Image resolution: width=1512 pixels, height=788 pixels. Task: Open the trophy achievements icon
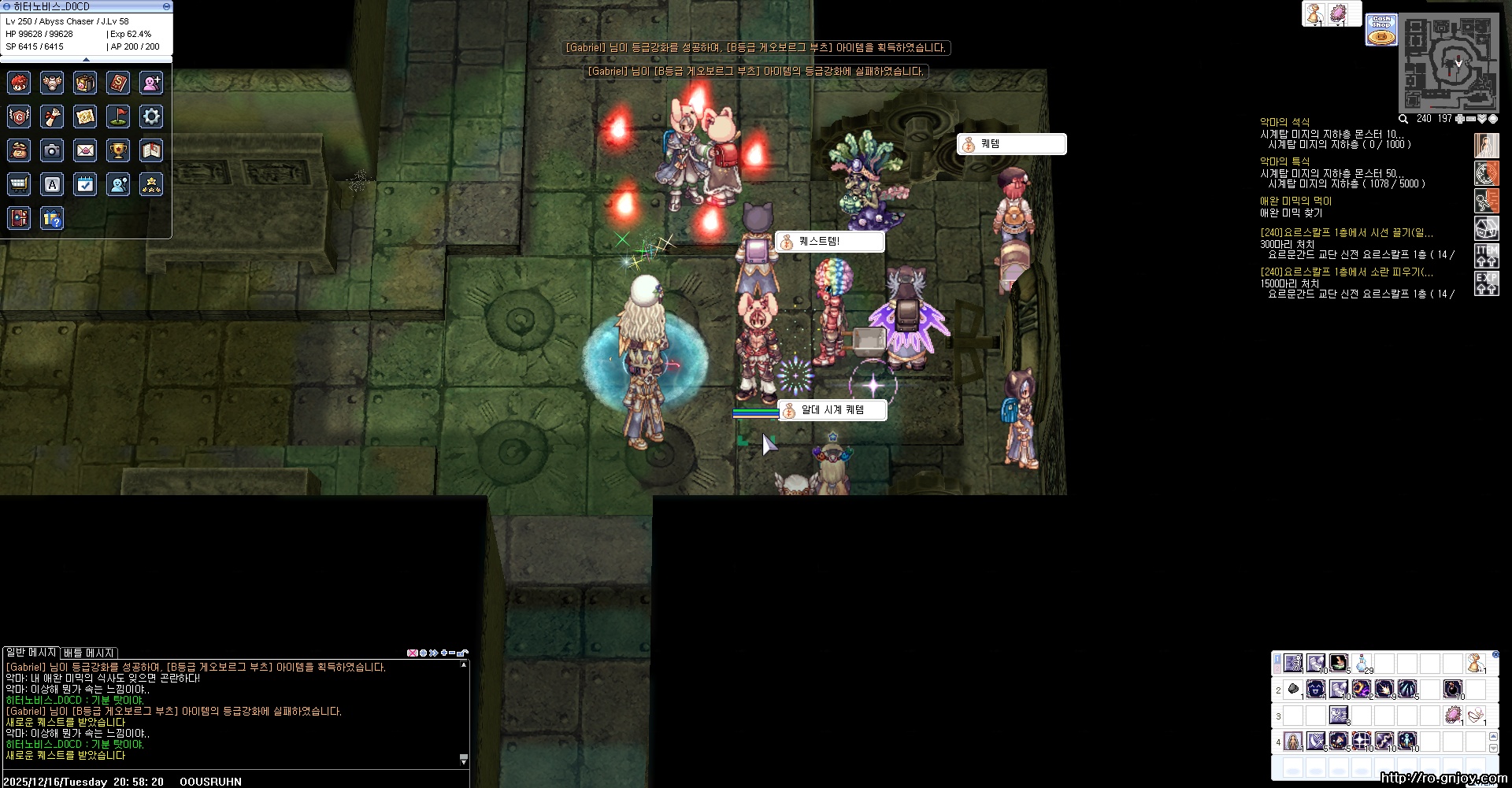[118, 150]
